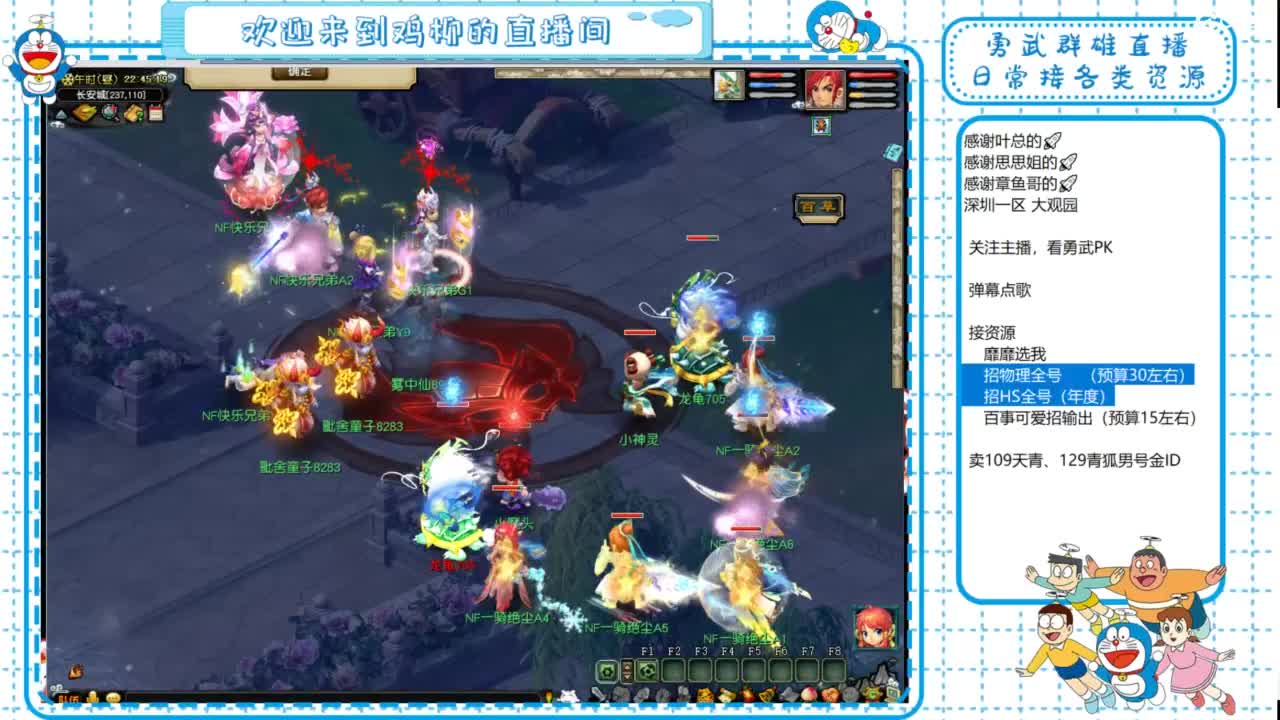Click the golden map icon below the location display

pyautogui.click(x=84, y=112)
